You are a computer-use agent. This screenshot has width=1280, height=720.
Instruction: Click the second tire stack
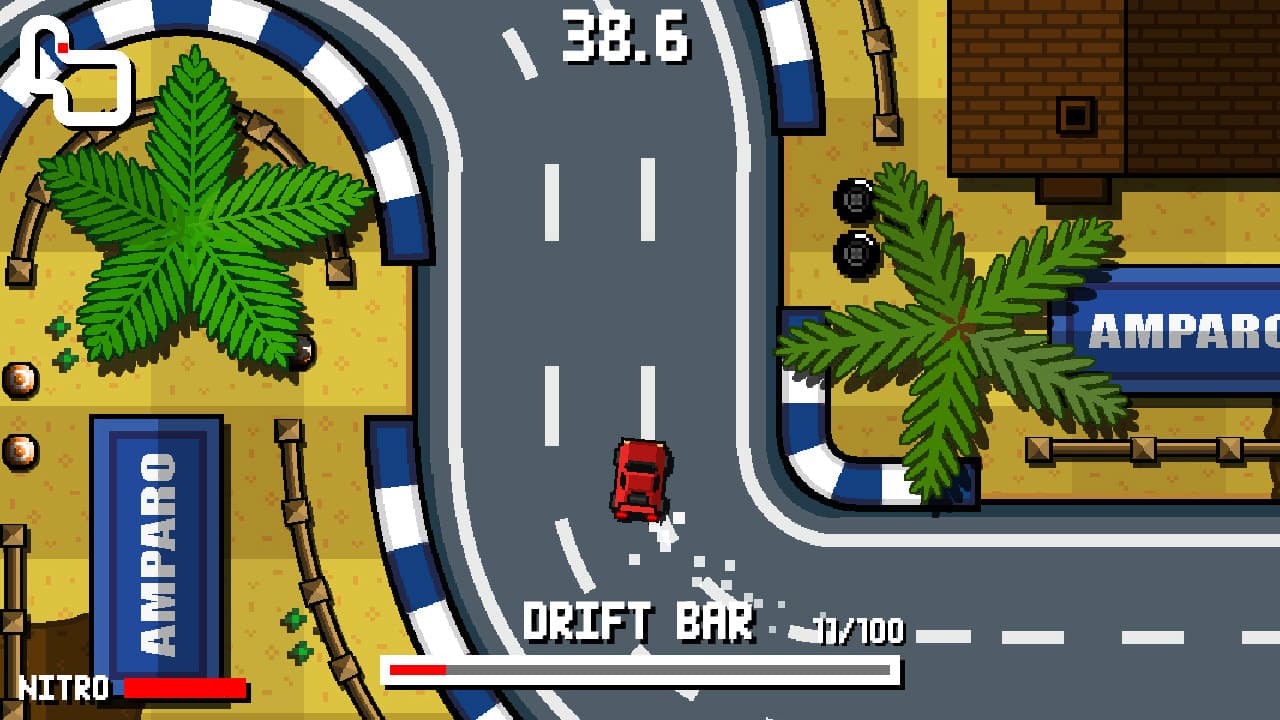click(x=858, y=253)
